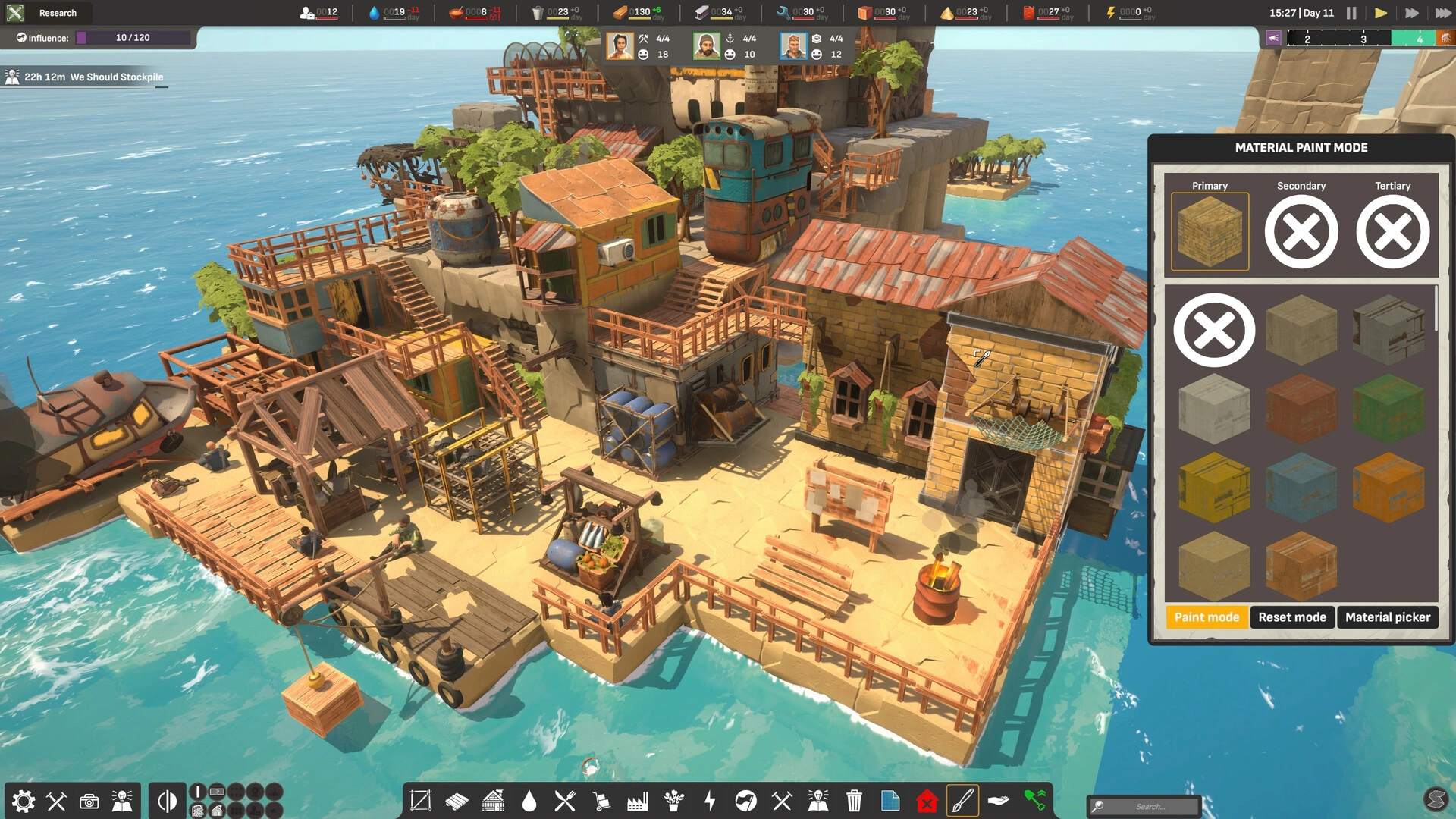The image size is (1456, 819).
Task: Select the Material Paint brush tool
Action: (963, 800)
